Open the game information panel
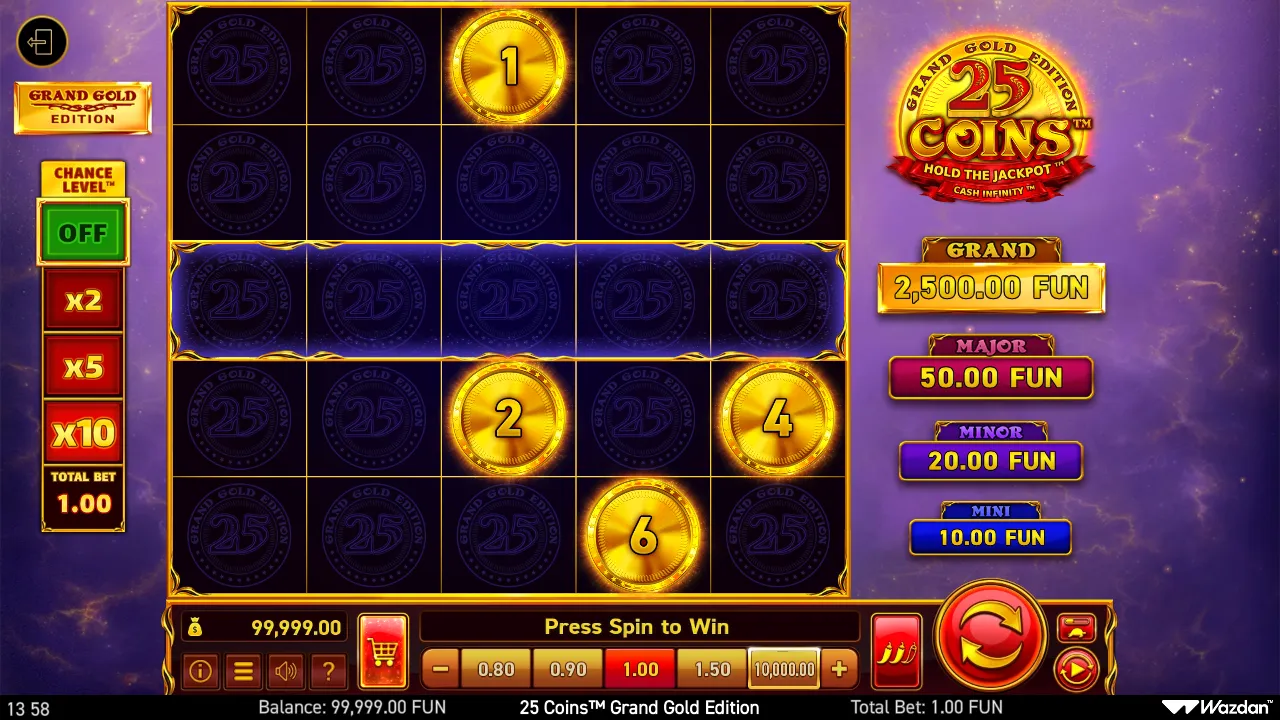The image size is (1280, 720). click(x=200, y=671)
